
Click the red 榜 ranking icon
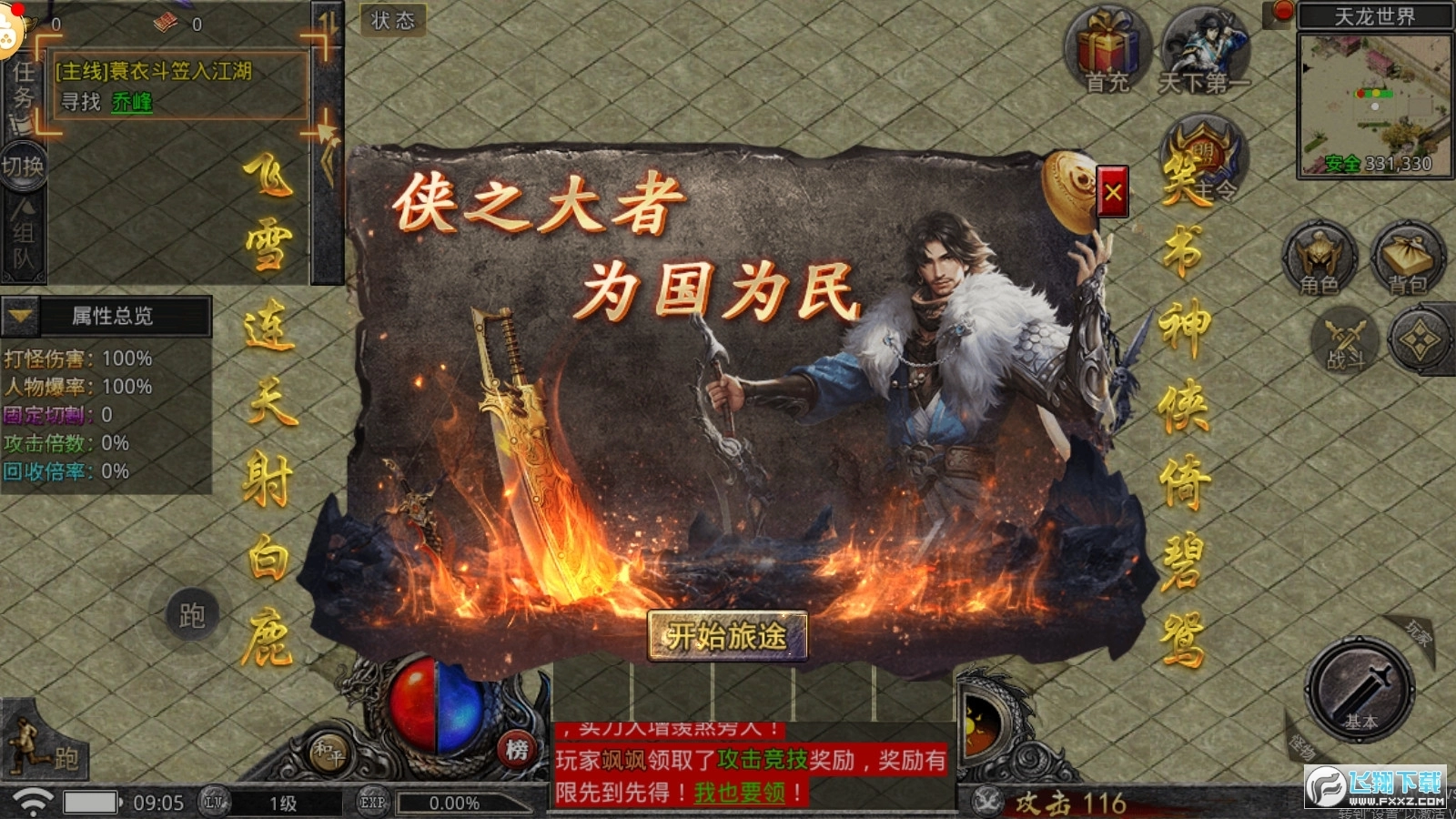pyautogui.click(x=519, y=747)
